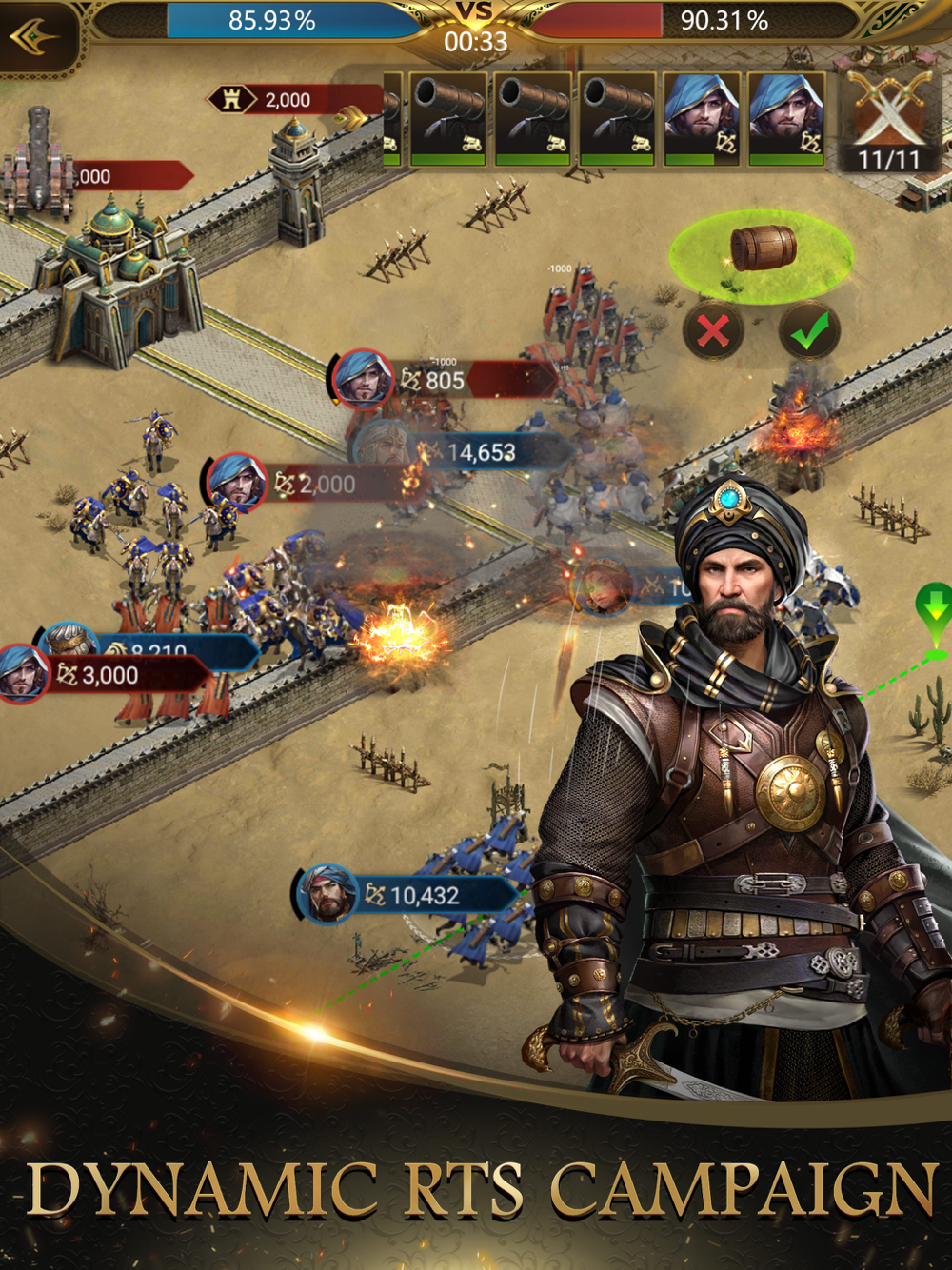Confirm barrel placement with the green checkmark
This screenshot has width=952, height=1270.
point(809,331)
